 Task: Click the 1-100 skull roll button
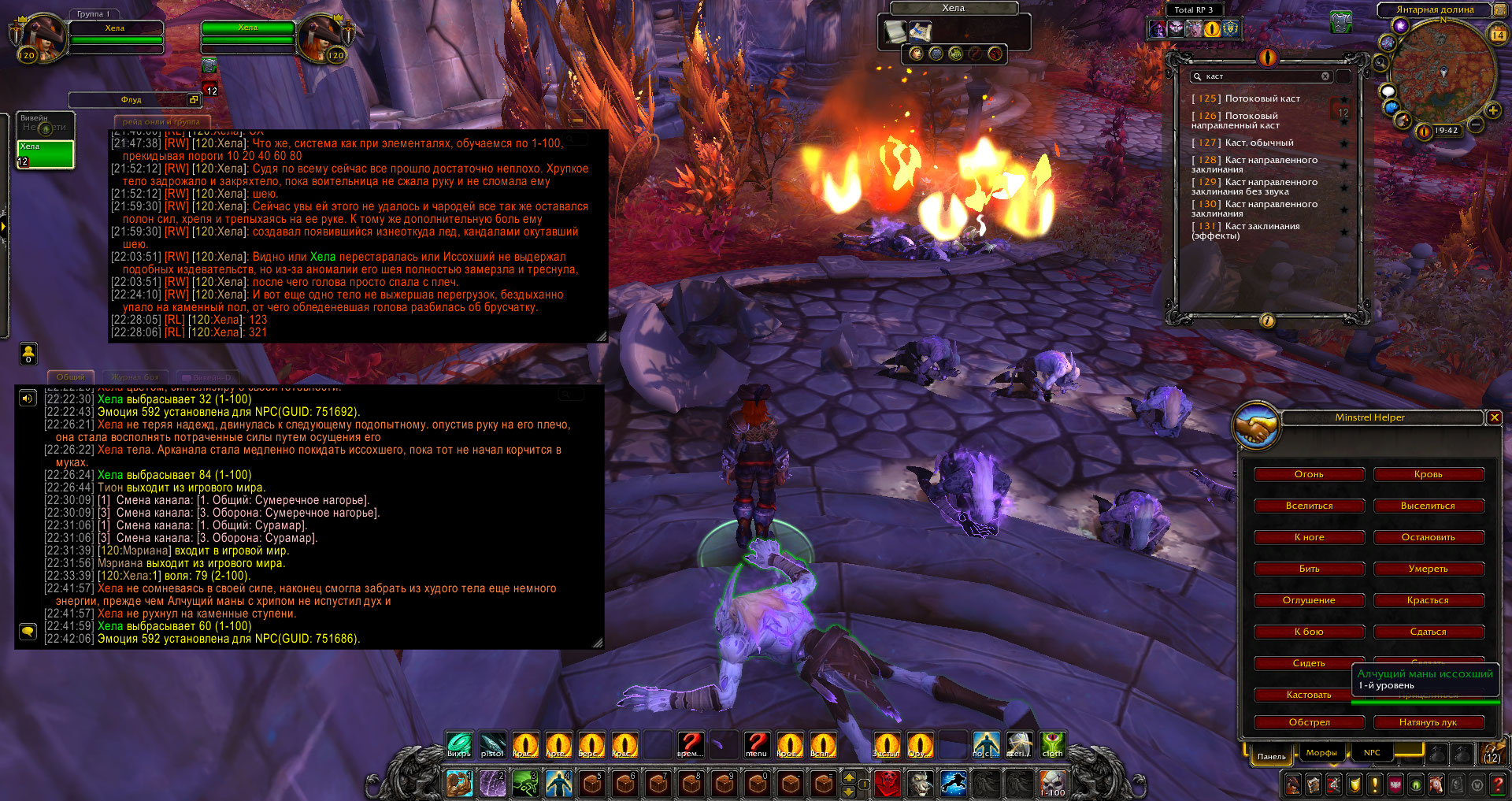pos(1052,783)
